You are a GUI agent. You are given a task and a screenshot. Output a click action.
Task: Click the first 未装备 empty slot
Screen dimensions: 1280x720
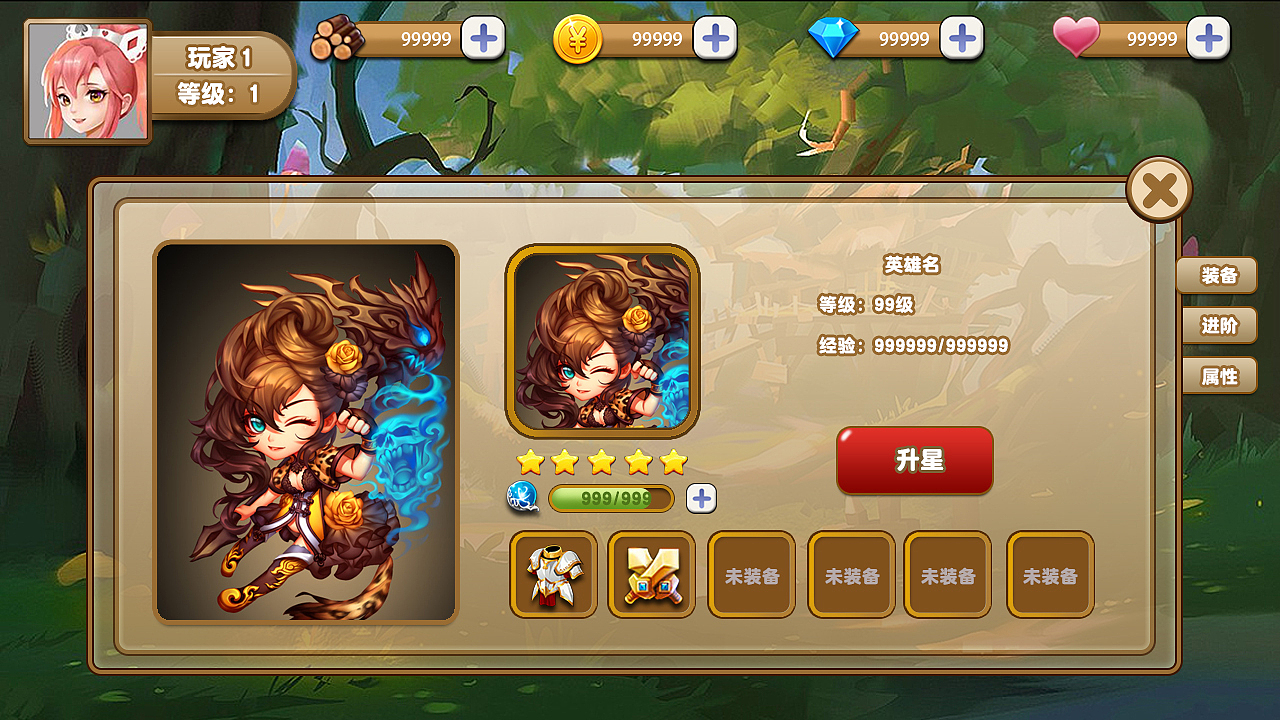point(751,575)
